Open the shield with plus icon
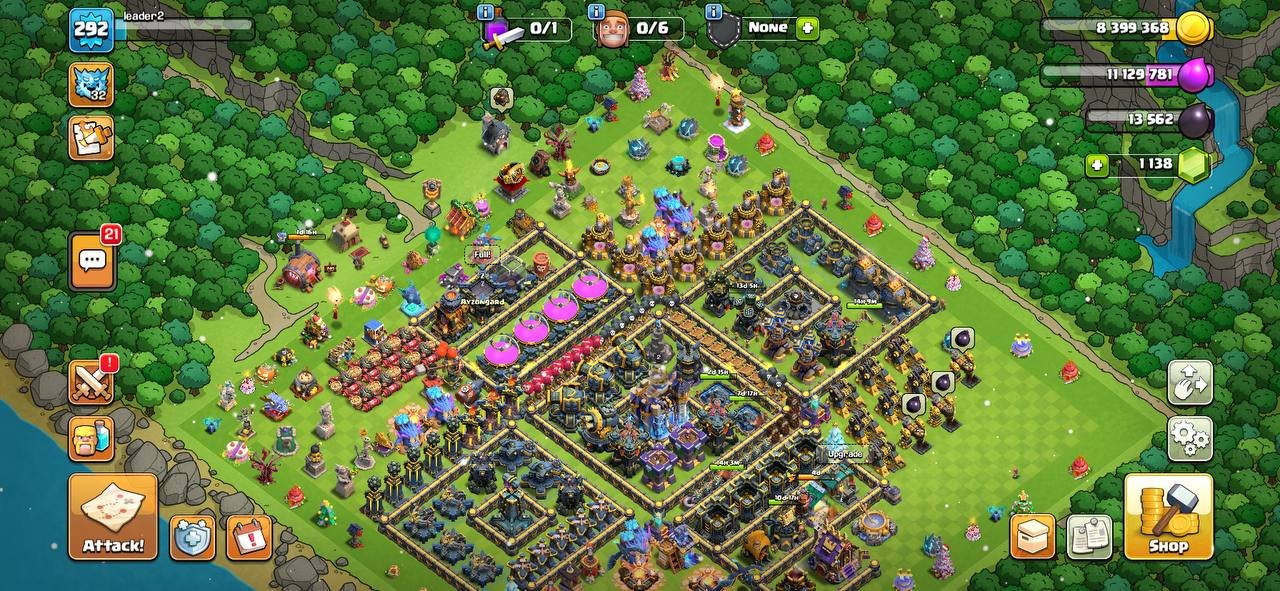 click(x=192, y=538)
